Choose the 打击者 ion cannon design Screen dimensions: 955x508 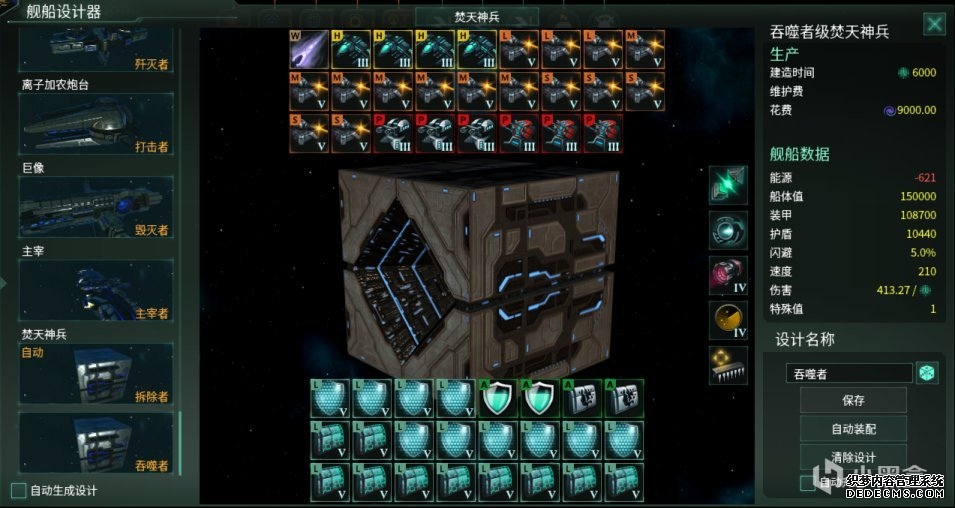pyautogui.click(x=96, y=125)
